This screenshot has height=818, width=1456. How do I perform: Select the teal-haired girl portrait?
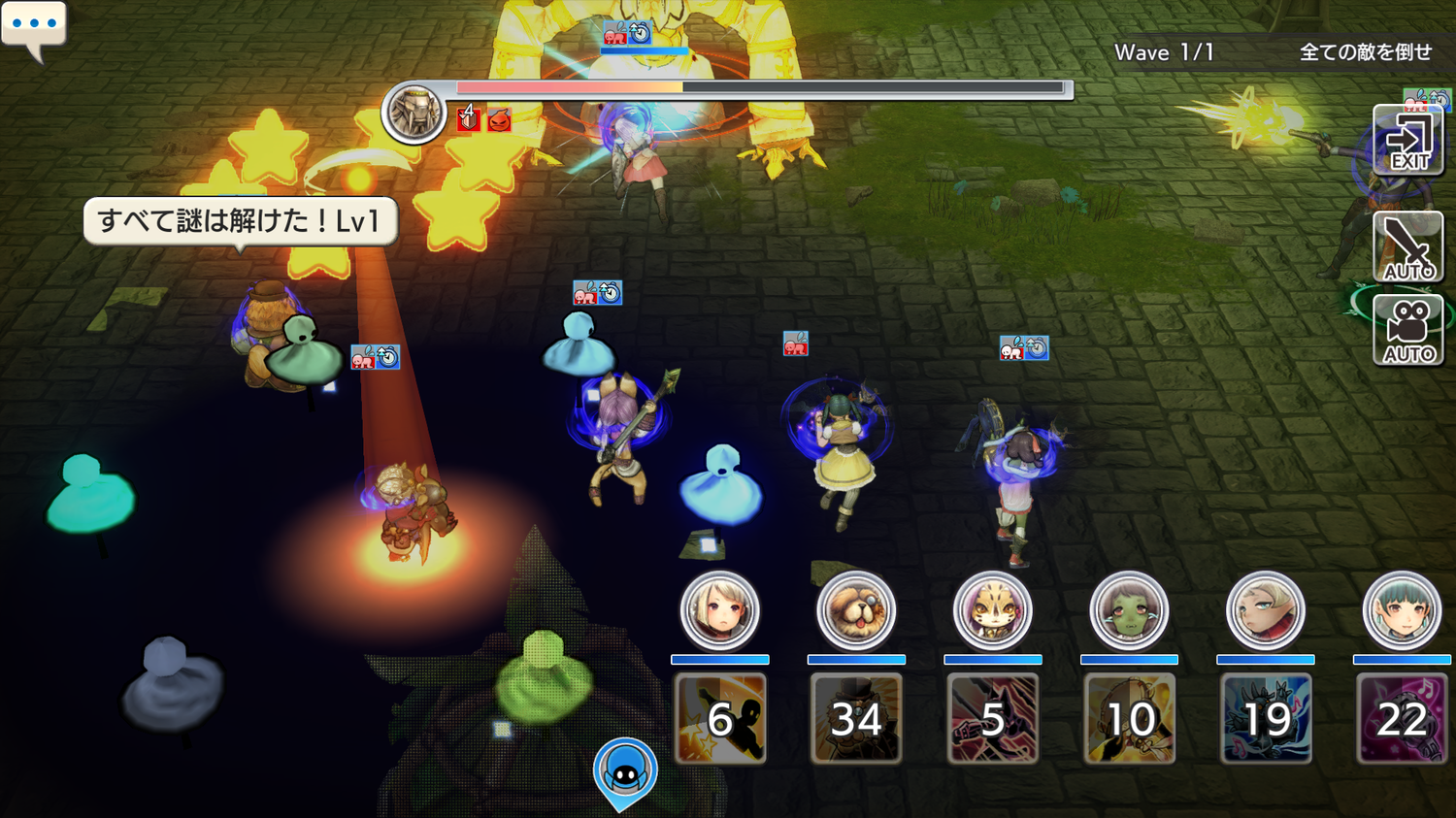pos(1402,610)
